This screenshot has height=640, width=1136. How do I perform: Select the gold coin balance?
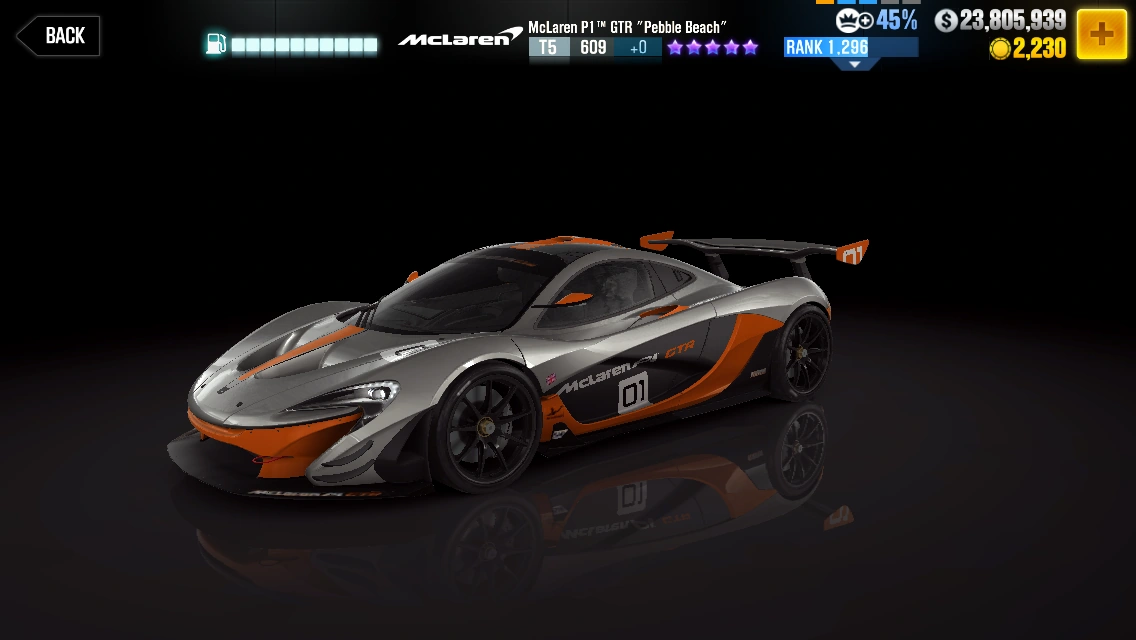tap(1027, 49)
